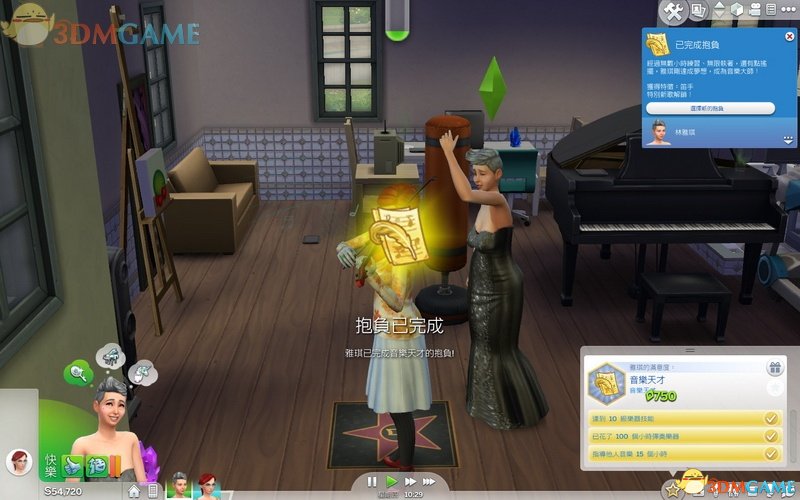Click the green magnifier whim bubble
Image resolution: width=800 pixels, height=500 pixels.
78,374
